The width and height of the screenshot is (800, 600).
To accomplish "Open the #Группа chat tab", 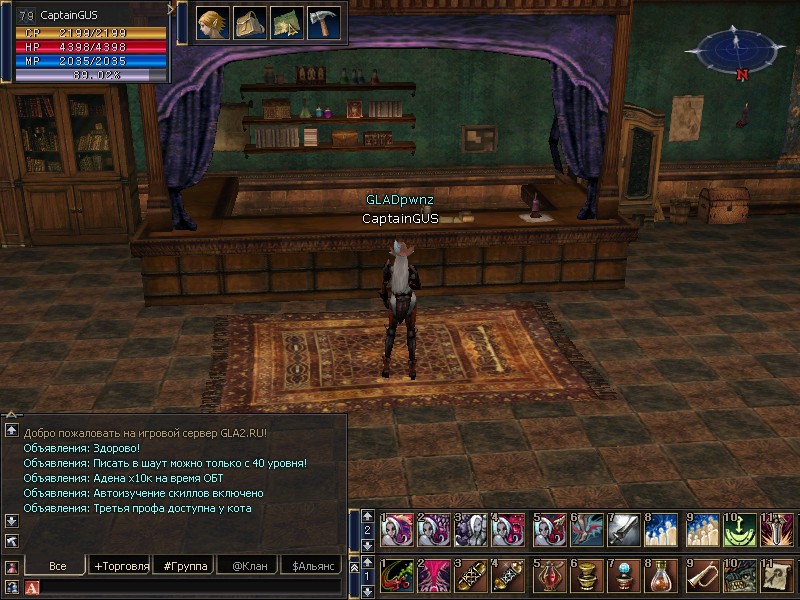I will (184, 566).
